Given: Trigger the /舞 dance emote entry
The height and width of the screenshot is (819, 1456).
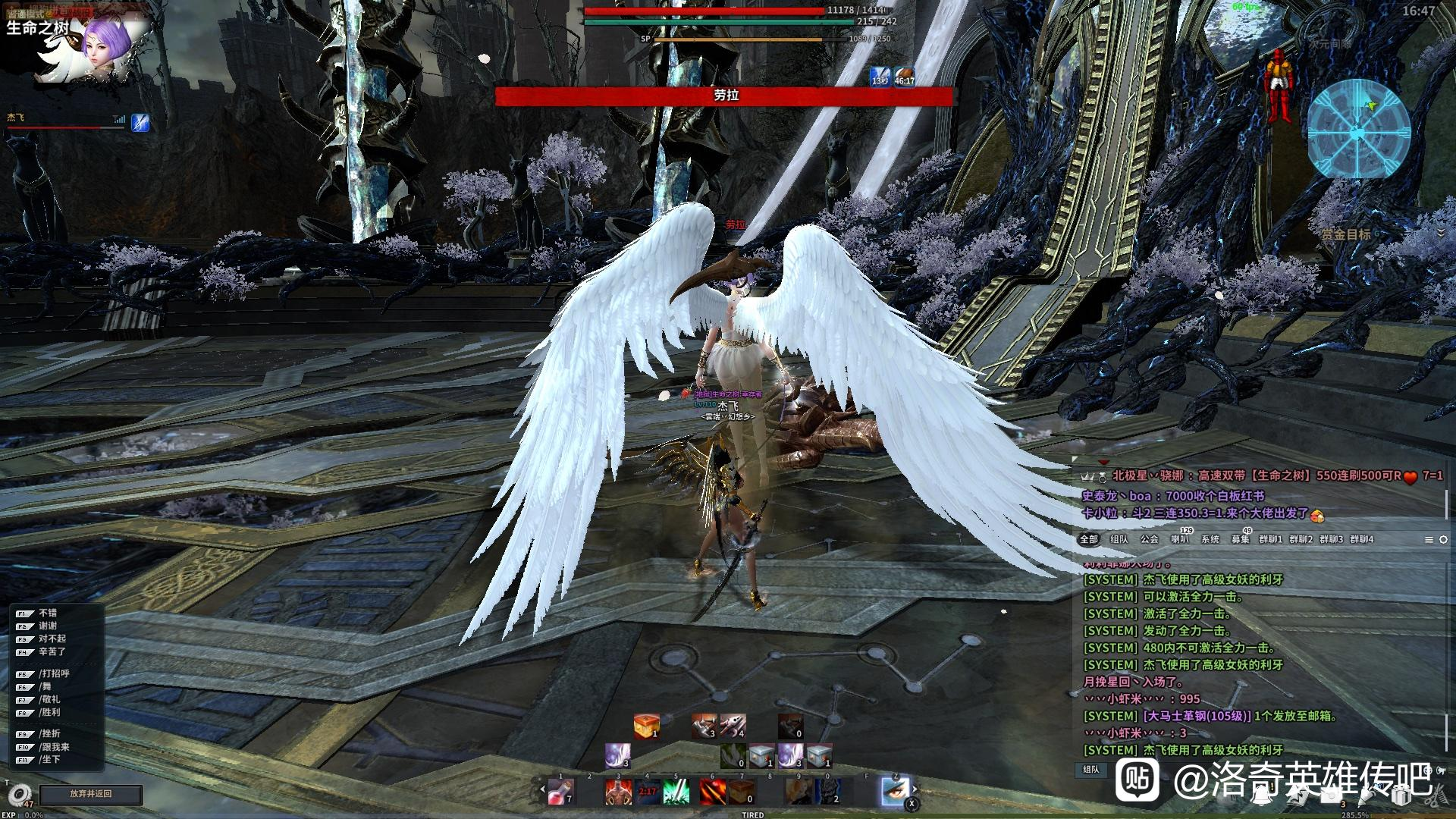Looking at the screenshot, I should click(45, 686).
